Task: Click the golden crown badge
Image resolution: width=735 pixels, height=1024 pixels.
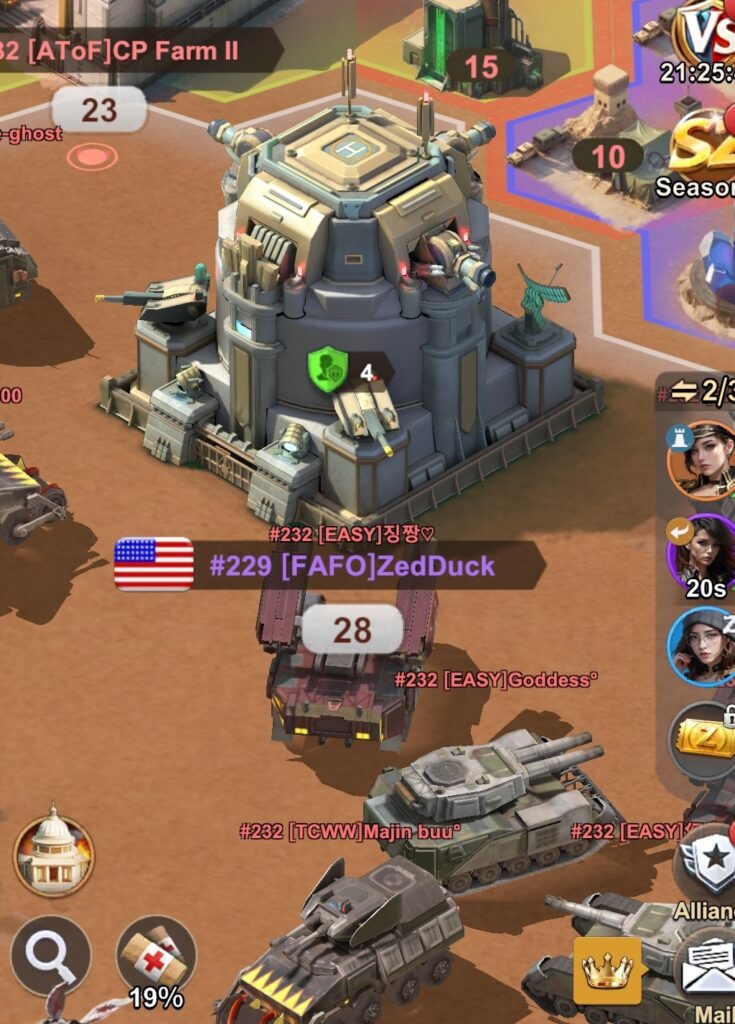Action: pyautogui.click(x=607, y=970)
